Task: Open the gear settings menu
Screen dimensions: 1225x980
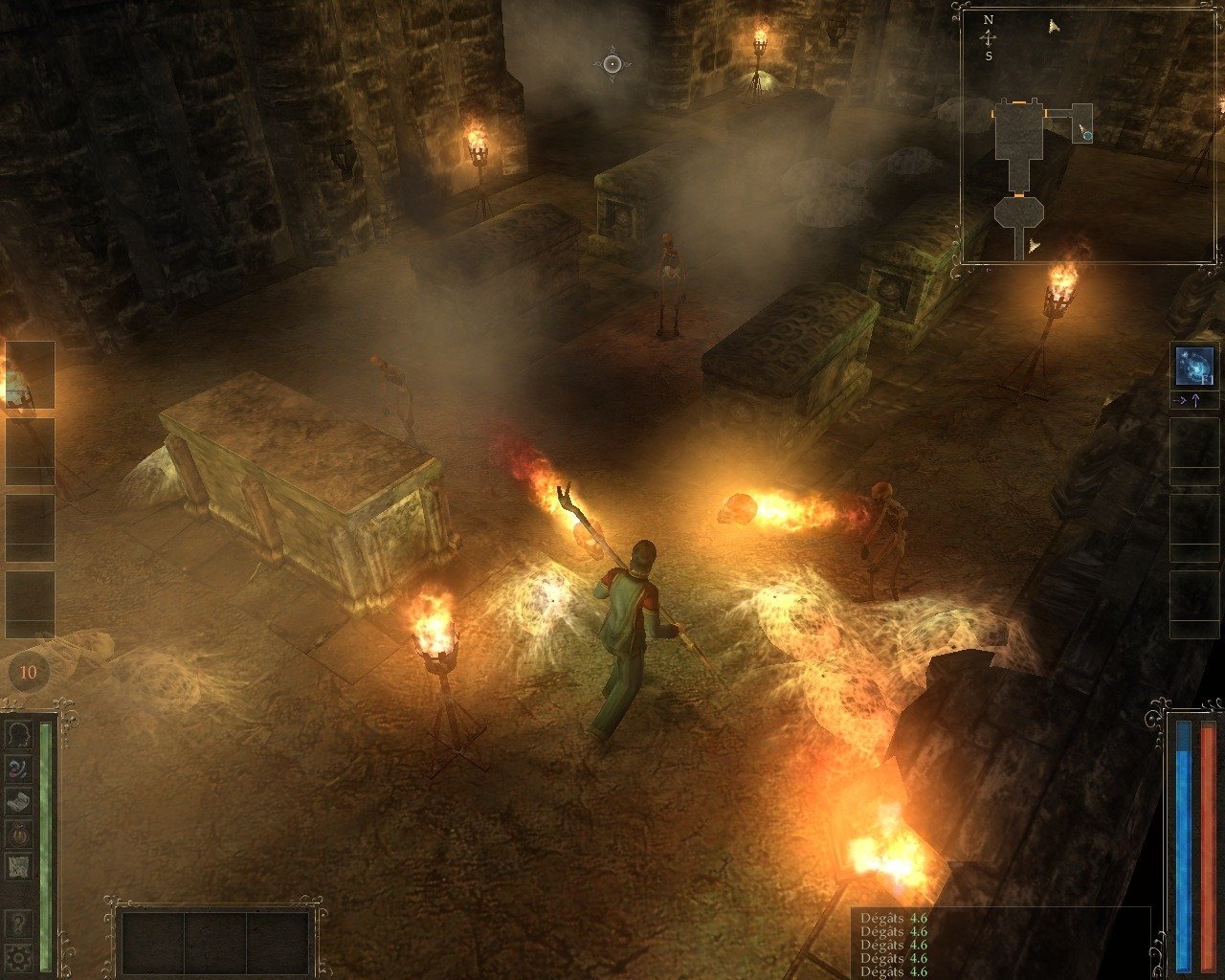Action: pyautogui.click(x=18, y=955)
